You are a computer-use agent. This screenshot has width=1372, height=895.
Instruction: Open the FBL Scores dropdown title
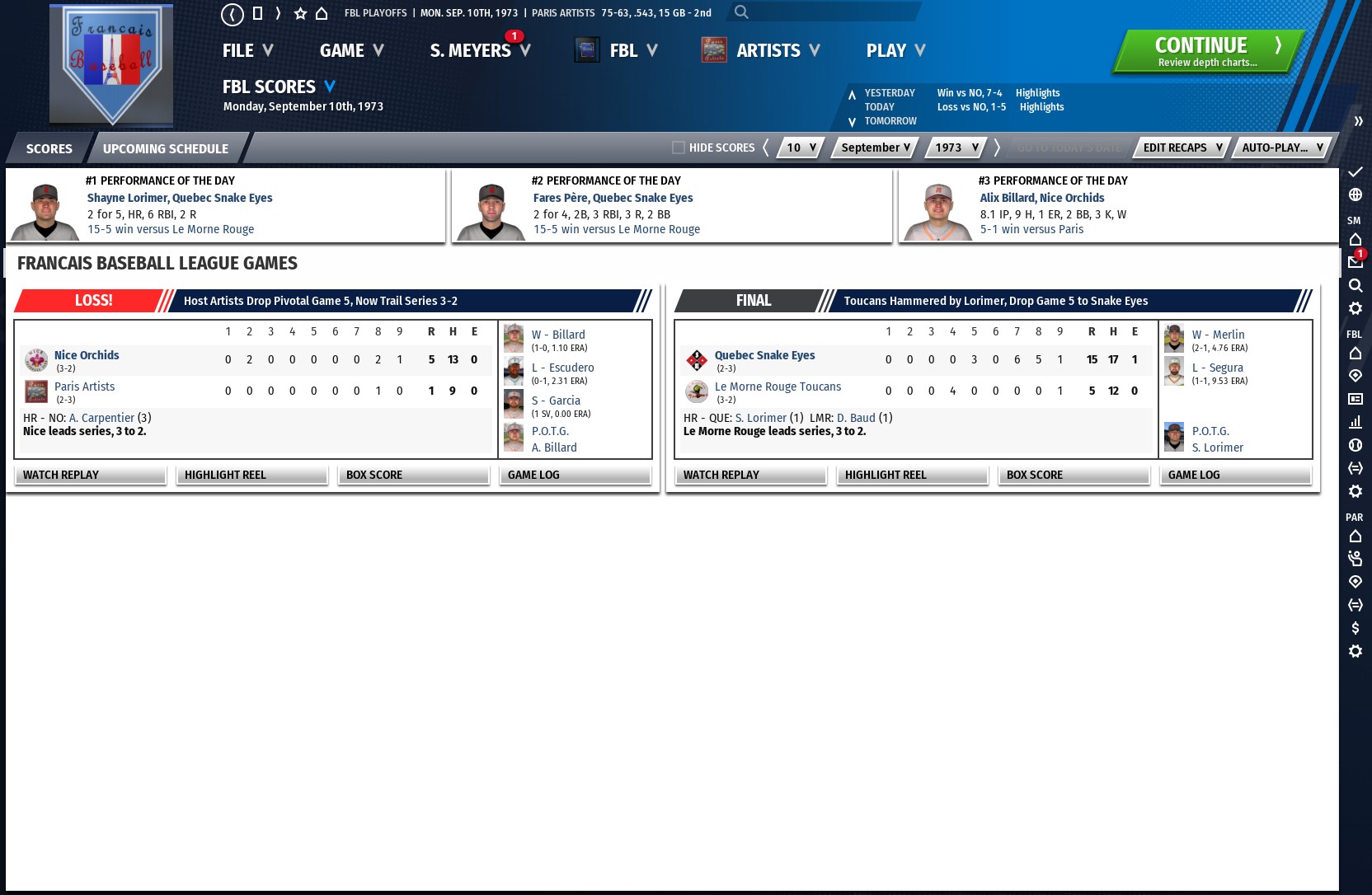click(279, 87)
